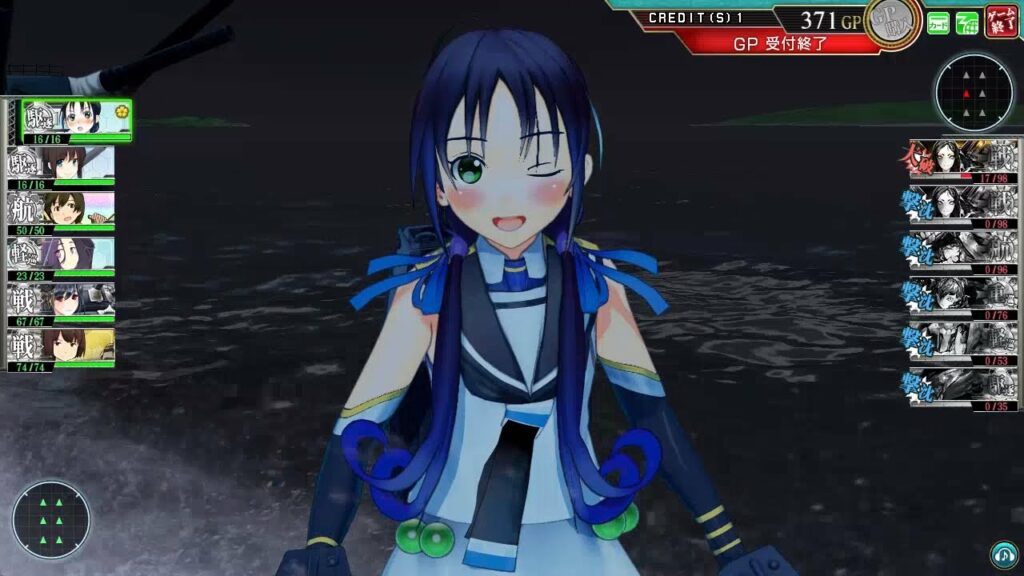Open the green カード card button
Screen dimensions: 1024x576
pyautogui.click(x=938, y=22)
